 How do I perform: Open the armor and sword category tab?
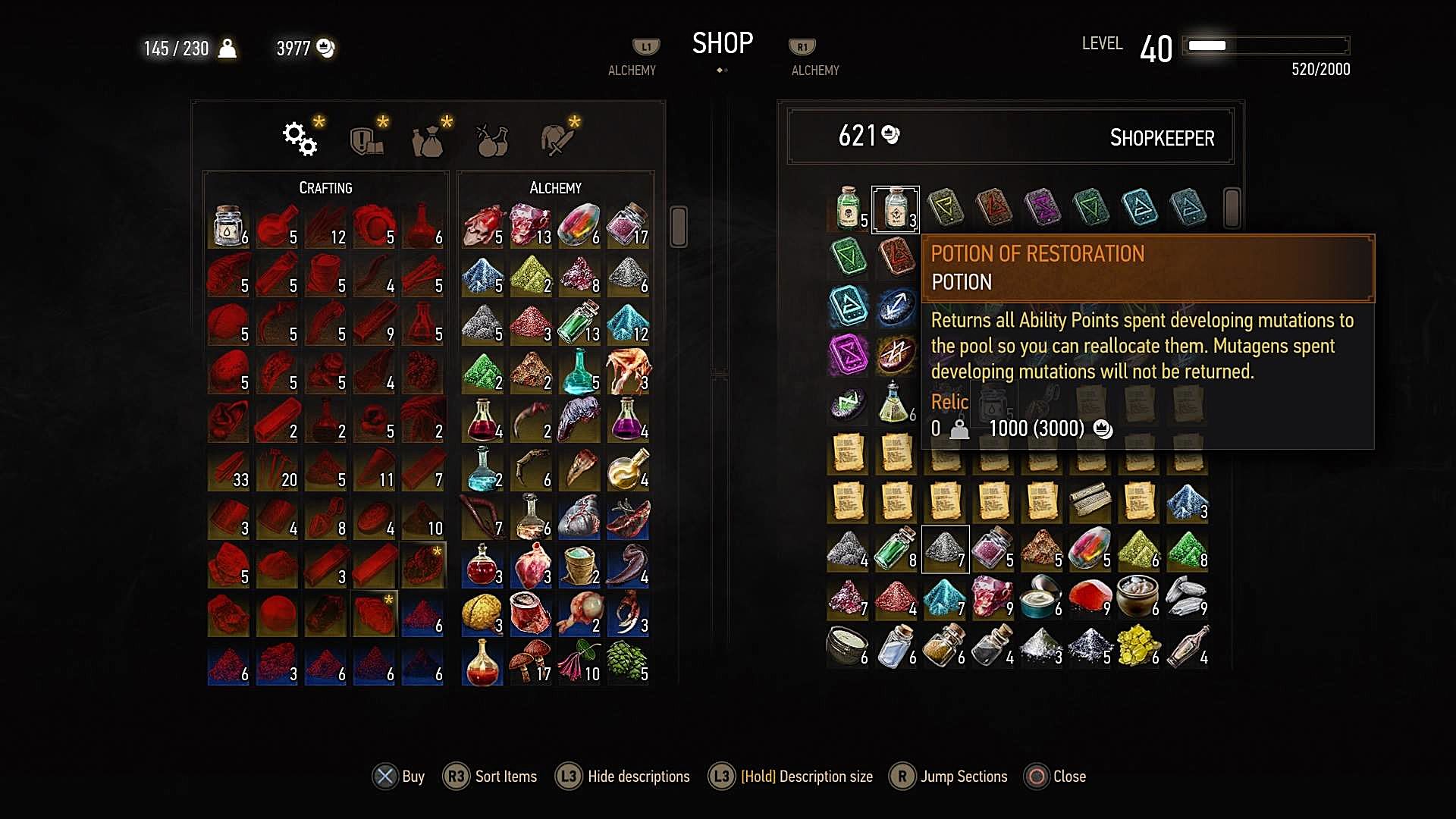pos(556,140)
